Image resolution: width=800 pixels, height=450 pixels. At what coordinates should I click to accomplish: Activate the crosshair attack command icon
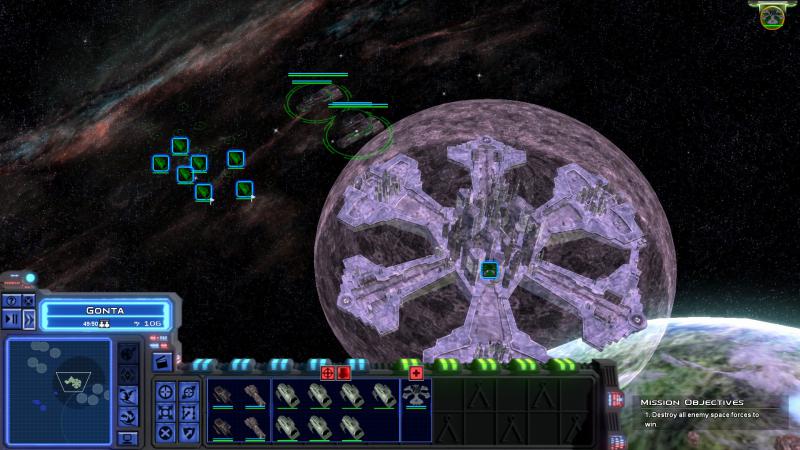[x=166, y=390]
